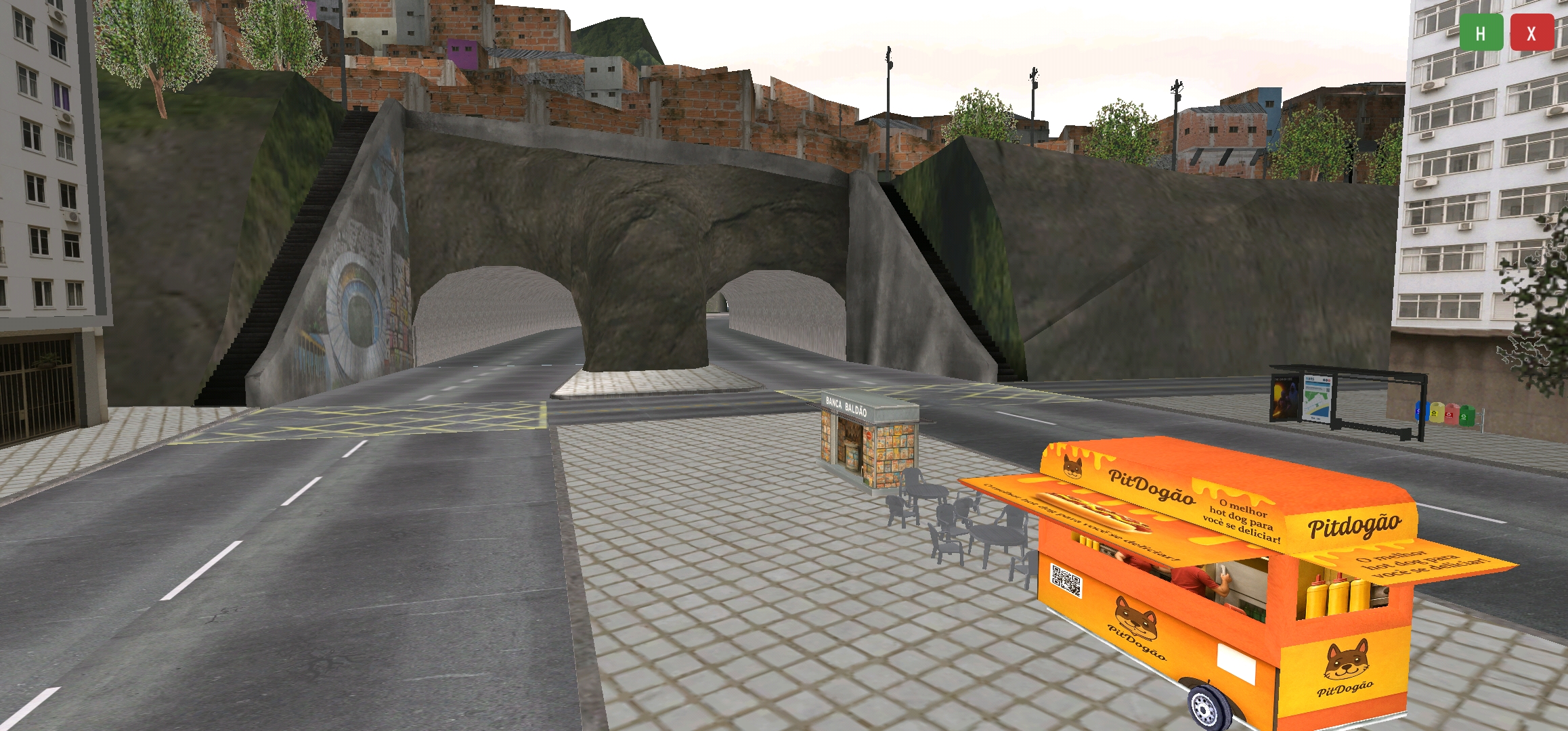This screenshot has width=1568, height=731.
Task: Click the truck's wheel
Action: coord(1205,707)
